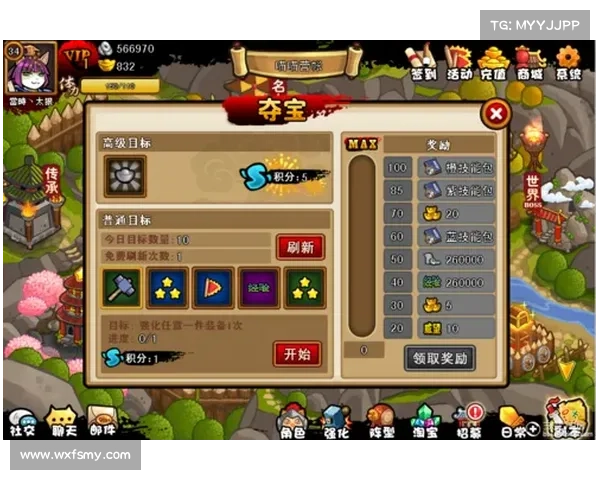The height and width of the screenshot is (480, 600).
Task: Choose the red arrow target tile
Action: 212,289
